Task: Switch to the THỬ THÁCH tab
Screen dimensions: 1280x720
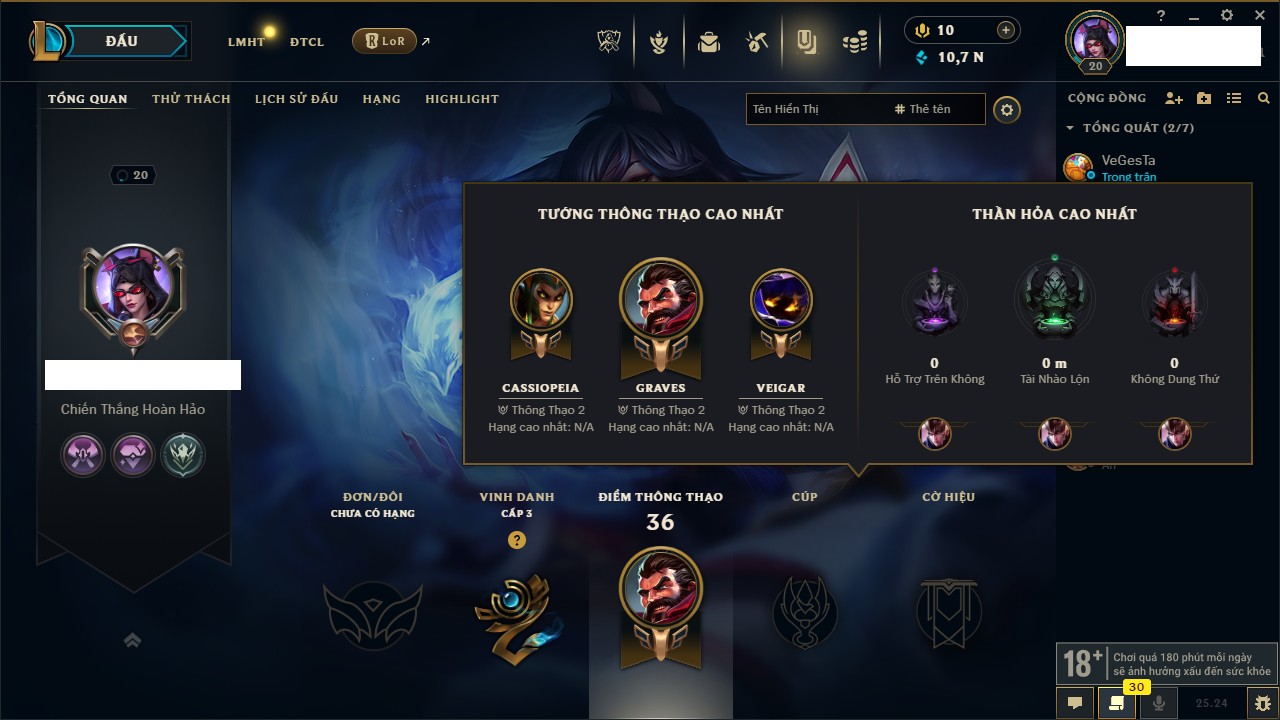Action: tap(191, 99)
